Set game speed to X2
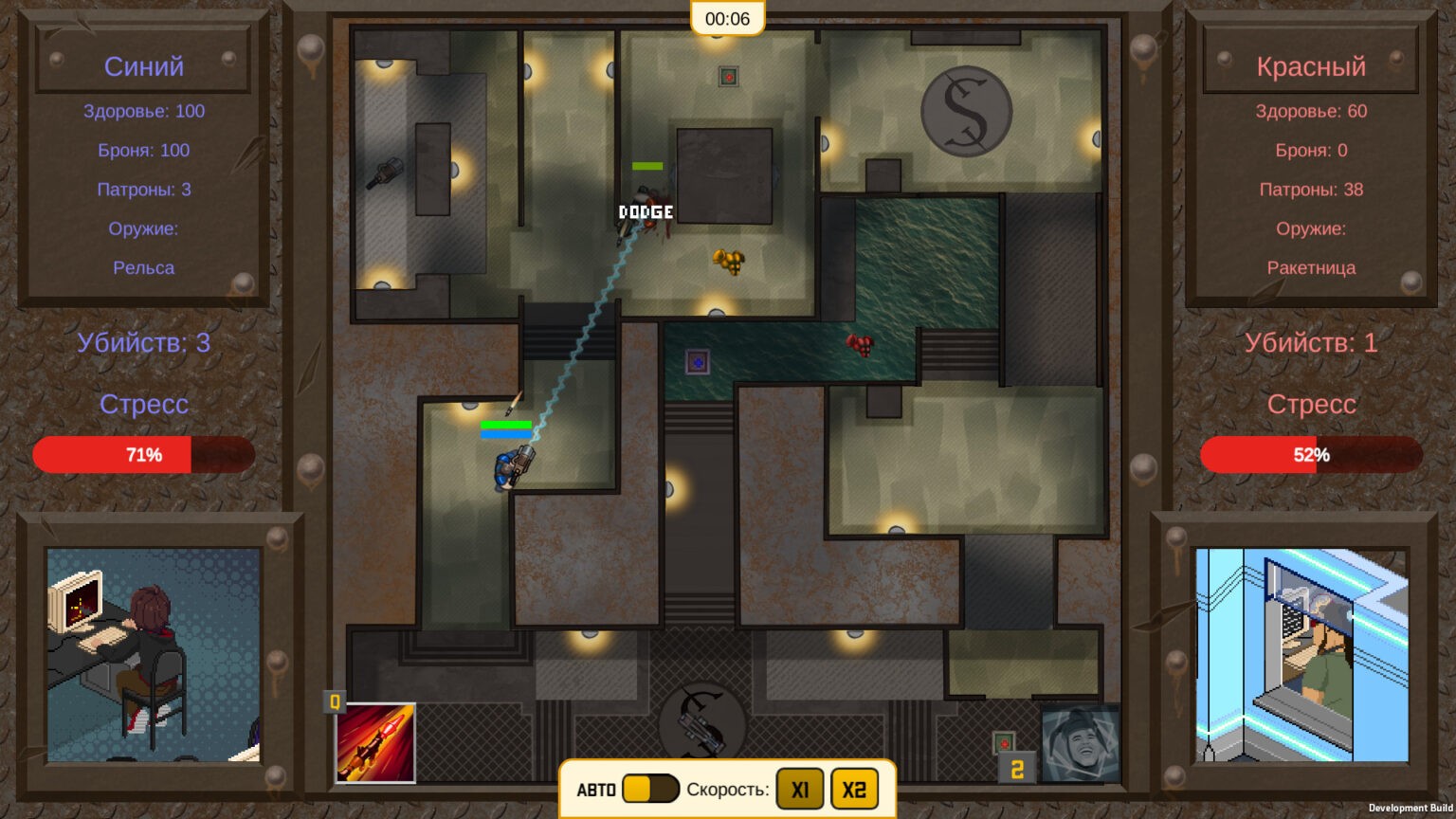This screenshot has width=1456, height=819. pos(854,789)
